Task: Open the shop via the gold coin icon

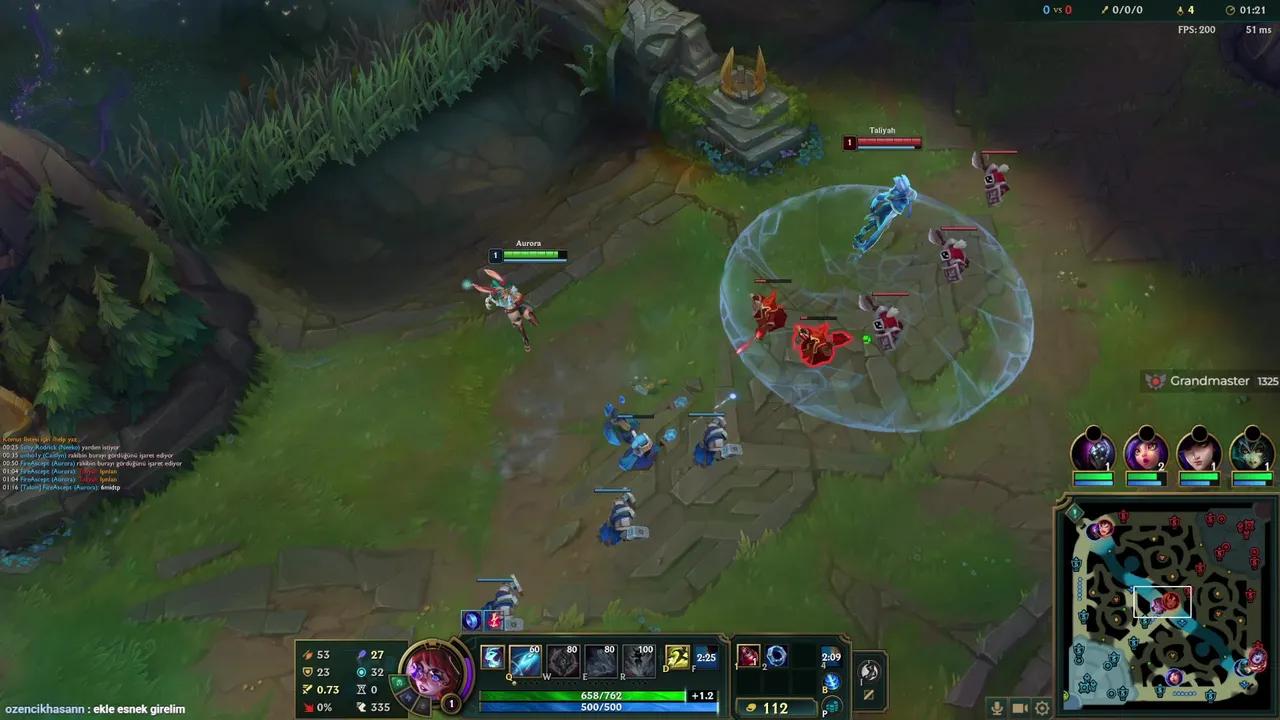Action: (x=751, y=706)
